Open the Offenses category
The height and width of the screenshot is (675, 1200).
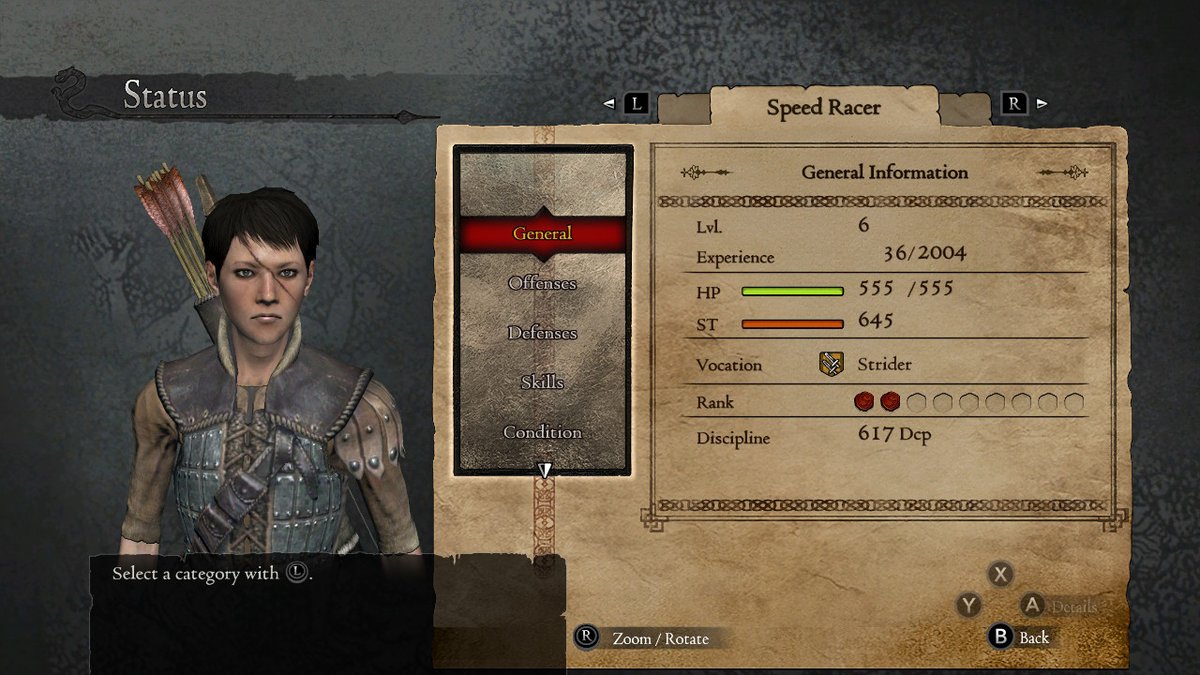543,284
